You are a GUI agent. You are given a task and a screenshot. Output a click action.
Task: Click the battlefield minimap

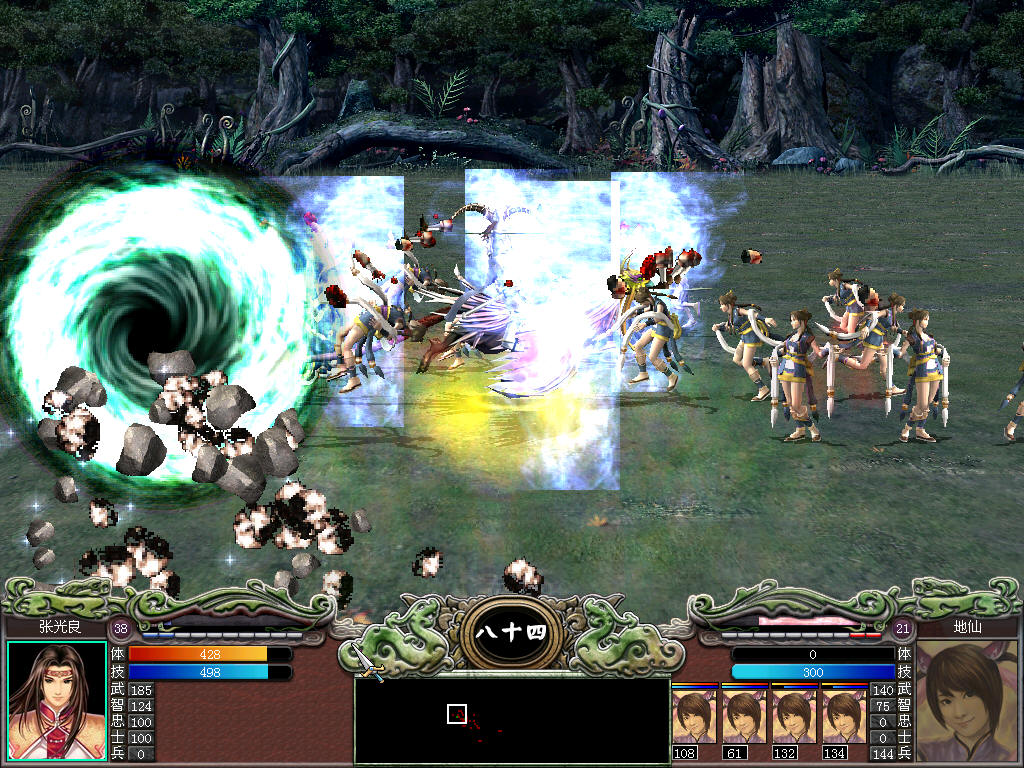(511, 721)
